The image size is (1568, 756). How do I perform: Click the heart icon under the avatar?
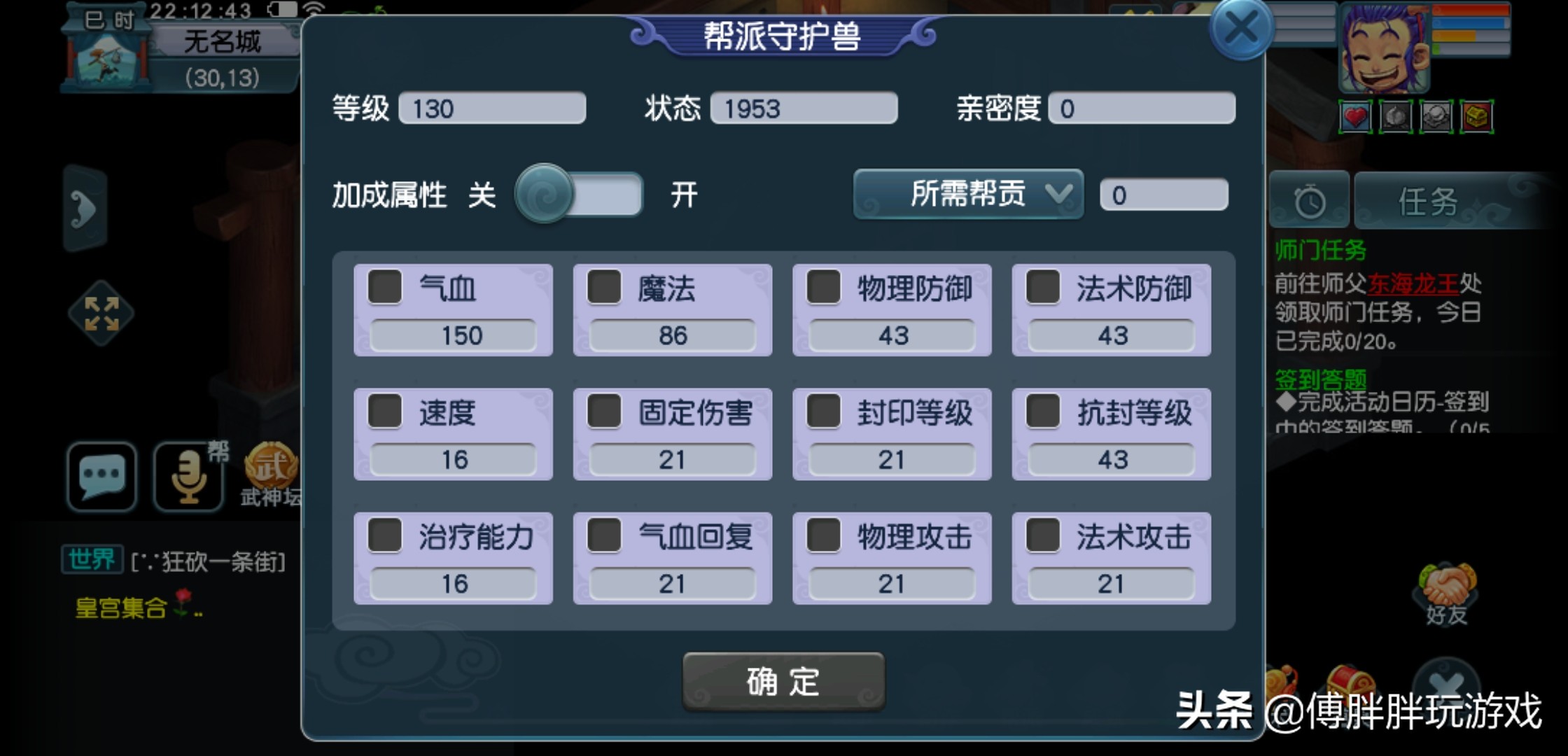pyautogui.click(x=1355, y=117)
